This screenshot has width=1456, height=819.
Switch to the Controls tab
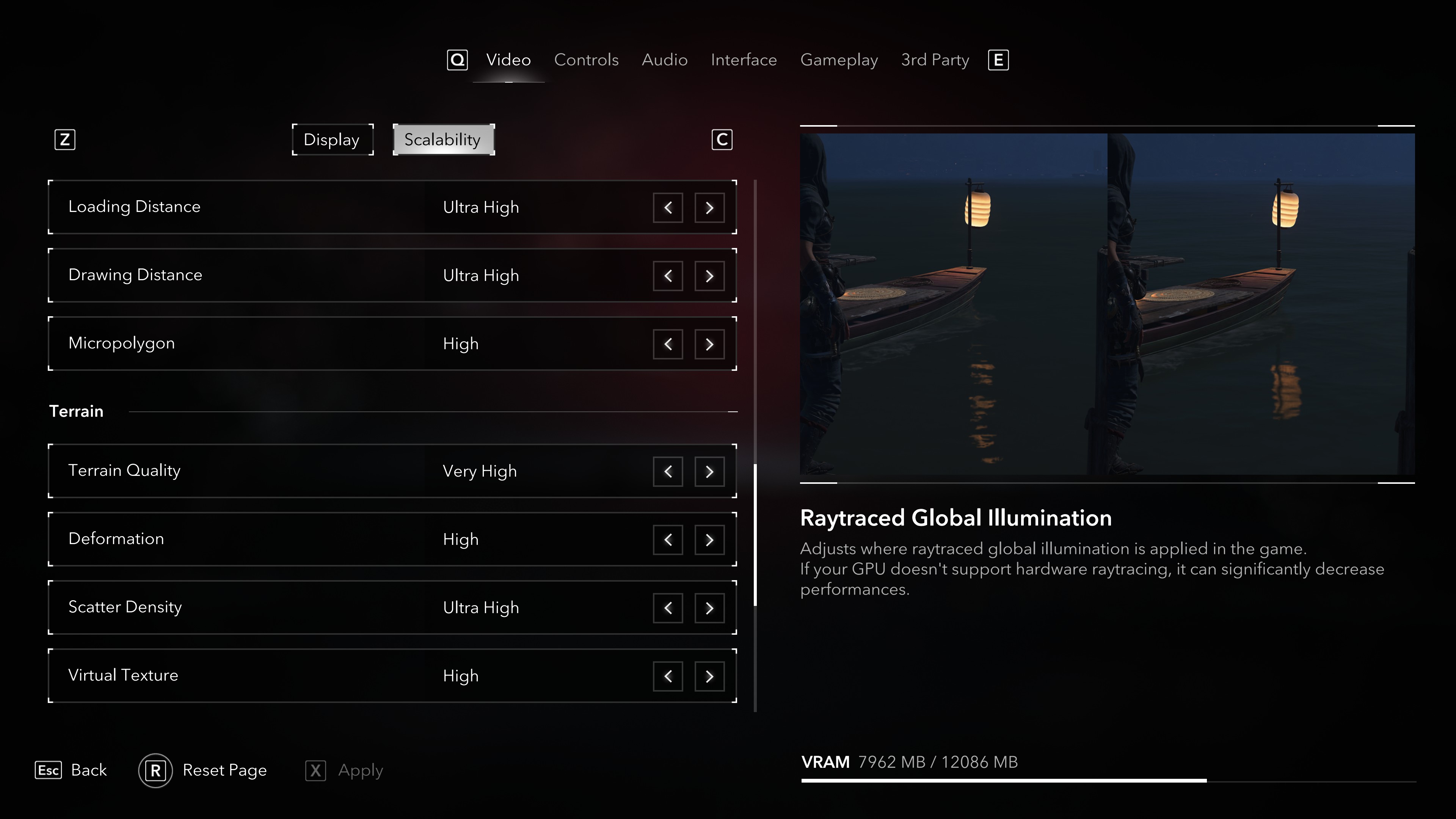(x=586, y=60)
